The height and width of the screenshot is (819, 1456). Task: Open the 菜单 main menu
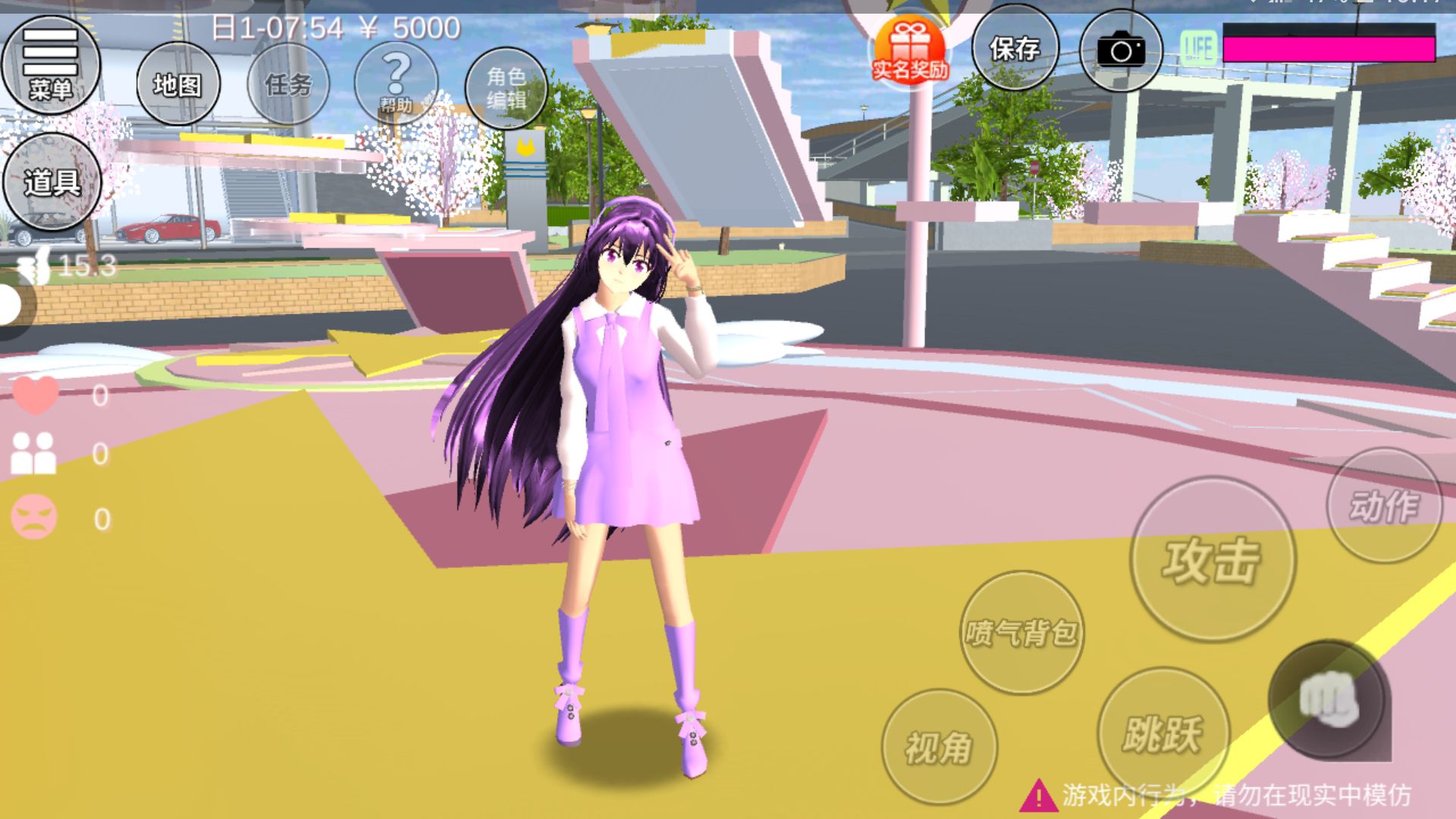pyautogui.click(x=51, y=66)
